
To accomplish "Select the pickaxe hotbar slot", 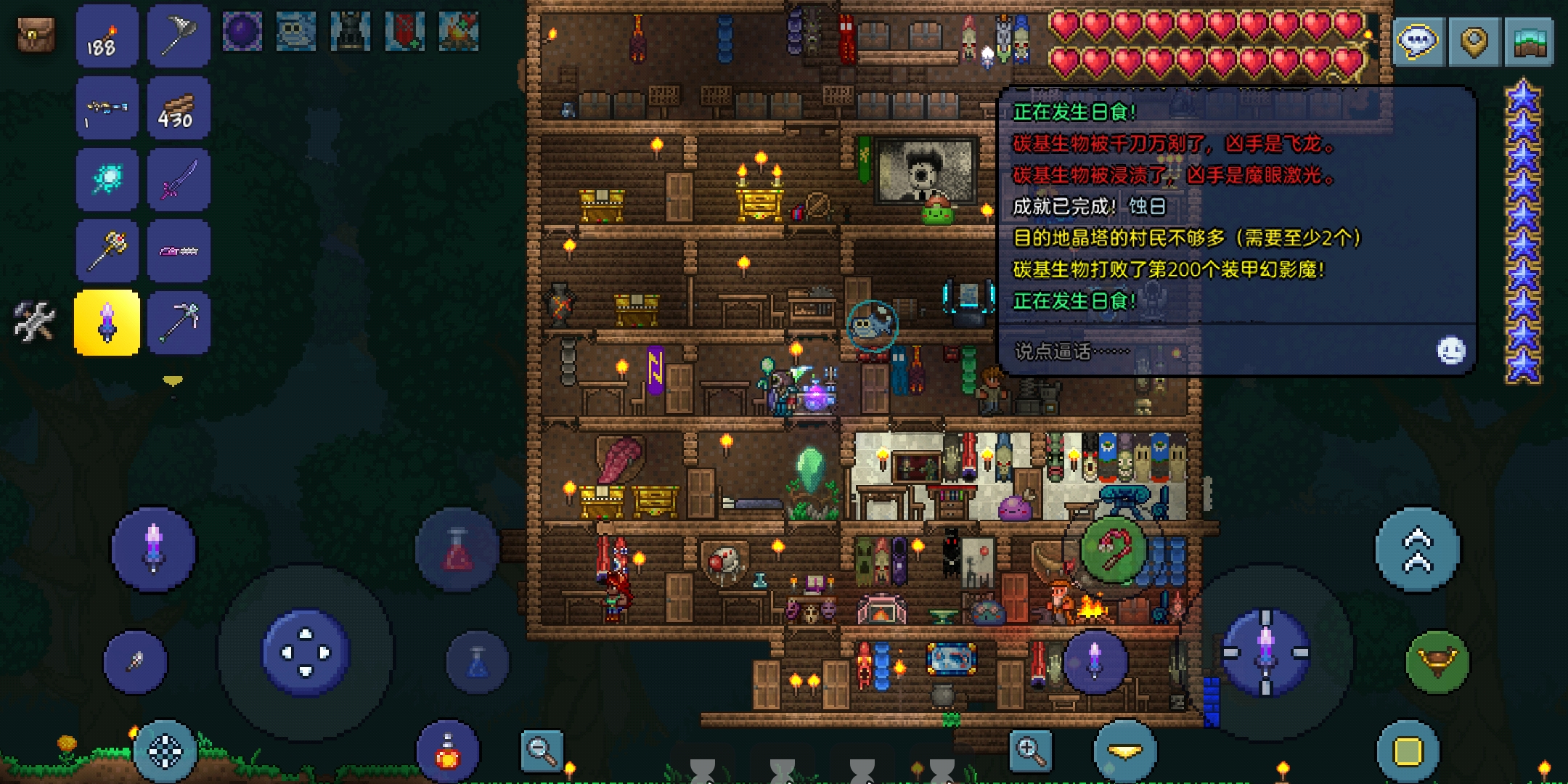I will (178, 322).
